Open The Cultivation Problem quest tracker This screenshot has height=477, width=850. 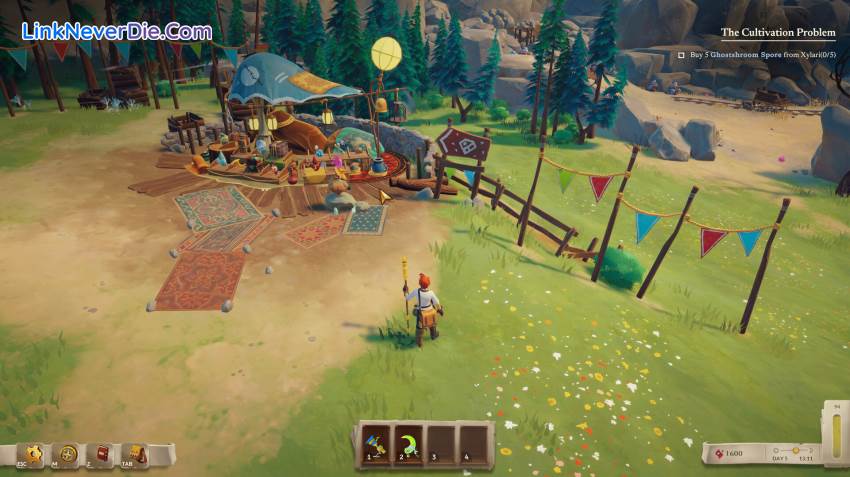pos(778,32)
